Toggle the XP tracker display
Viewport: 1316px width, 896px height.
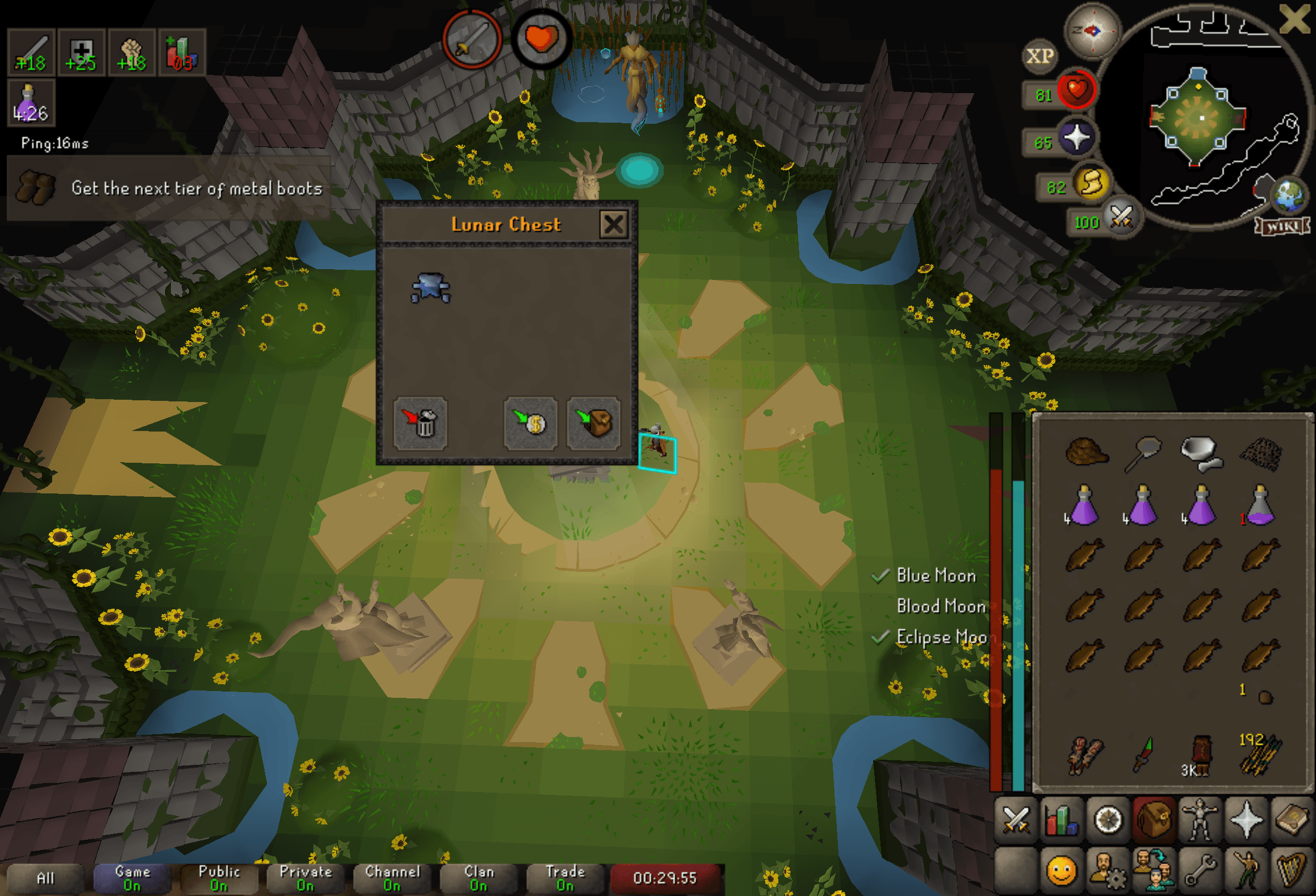tap(1040, 55)
